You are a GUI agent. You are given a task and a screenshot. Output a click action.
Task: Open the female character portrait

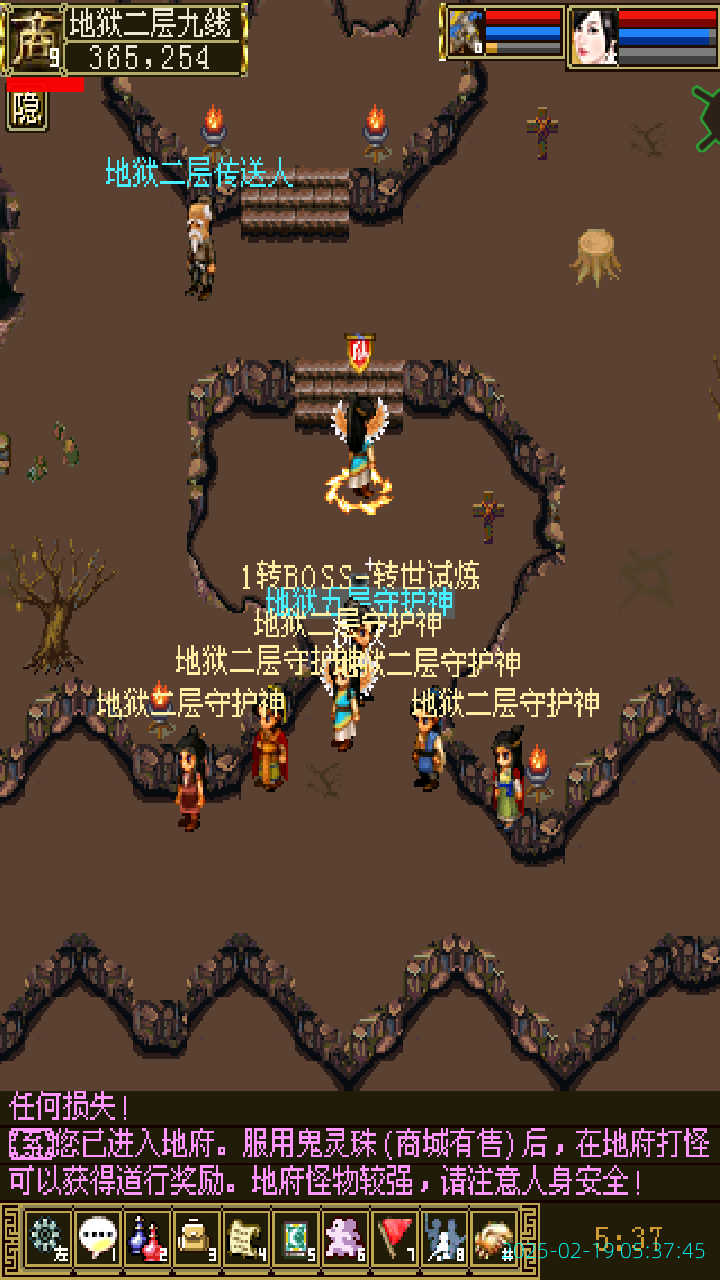pyautogui.click(x=593, y=37)
